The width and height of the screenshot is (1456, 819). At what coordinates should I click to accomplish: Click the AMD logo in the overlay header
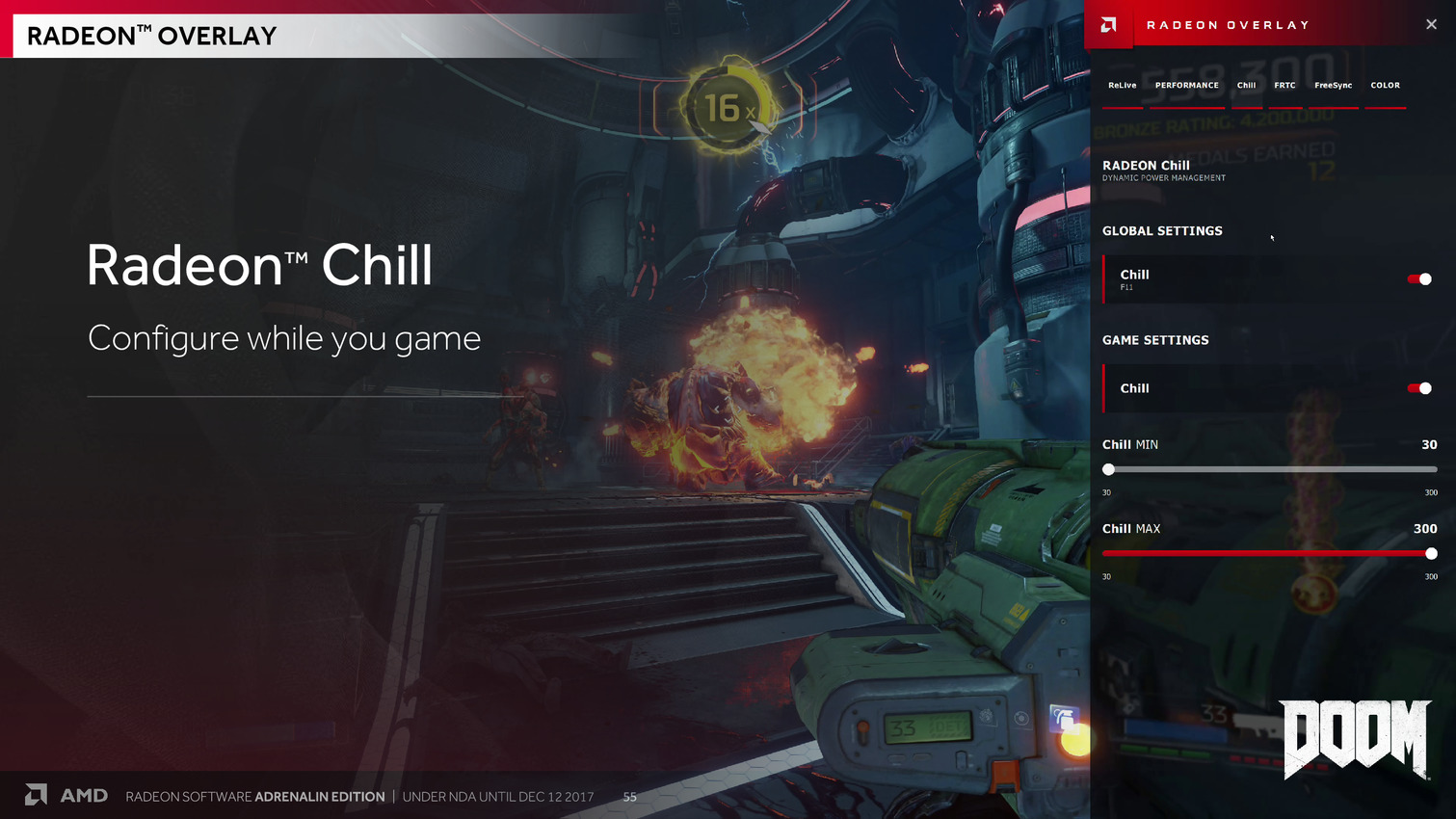pyautogui.click(x=1109, y=25)
